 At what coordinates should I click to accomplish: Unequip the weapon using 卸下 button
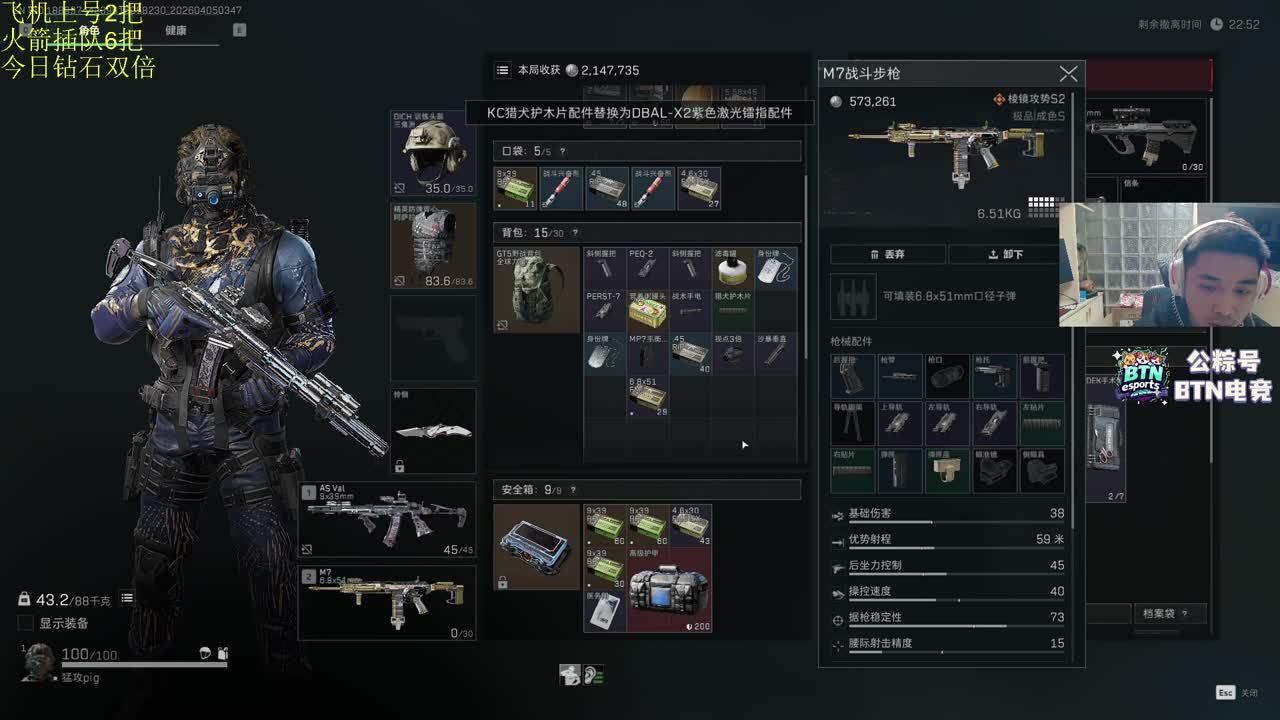click(1005, 254)
